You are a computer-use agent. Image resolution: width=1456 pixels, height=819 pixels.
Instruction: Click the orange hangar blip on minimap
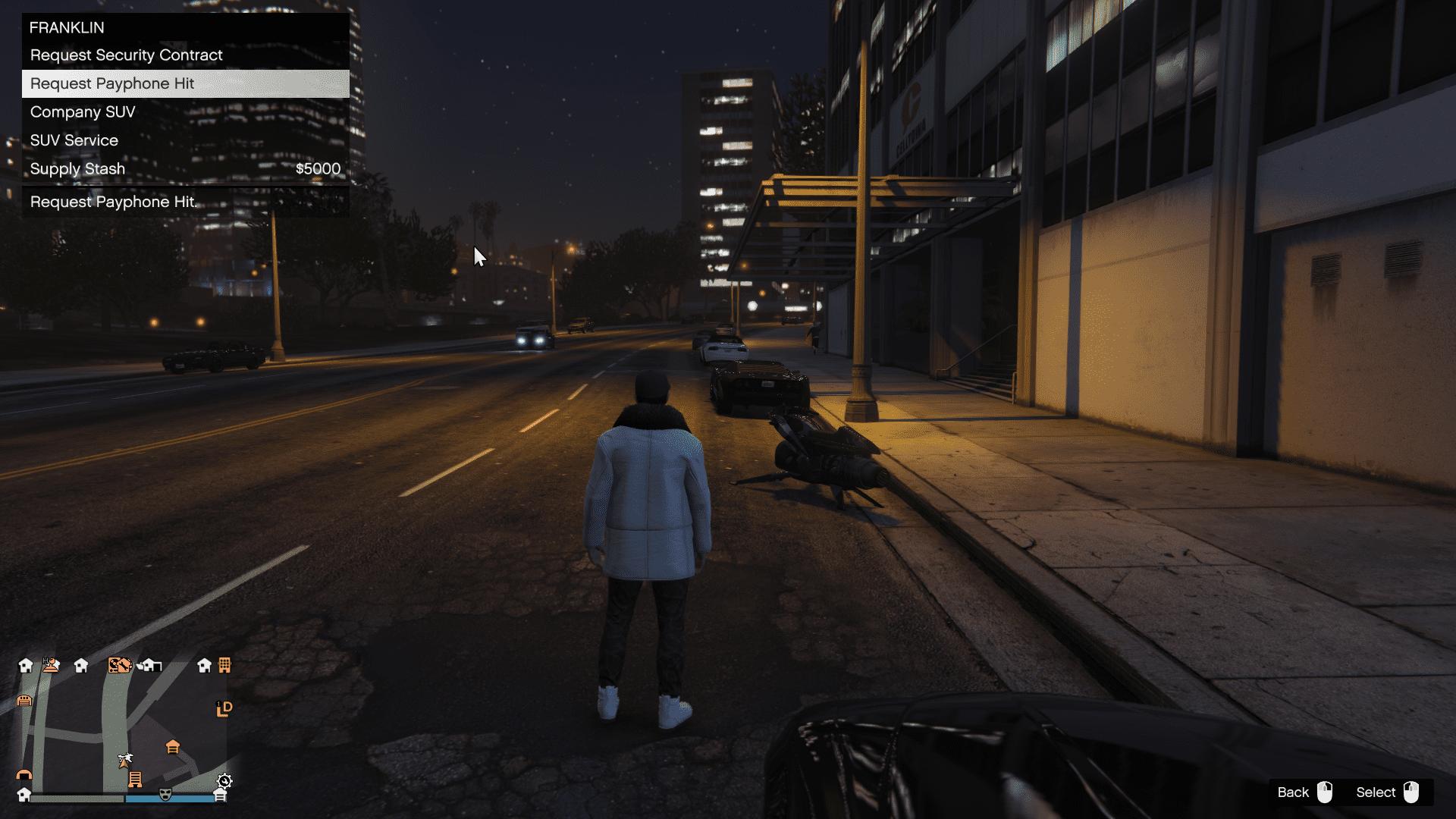point(24,776)
